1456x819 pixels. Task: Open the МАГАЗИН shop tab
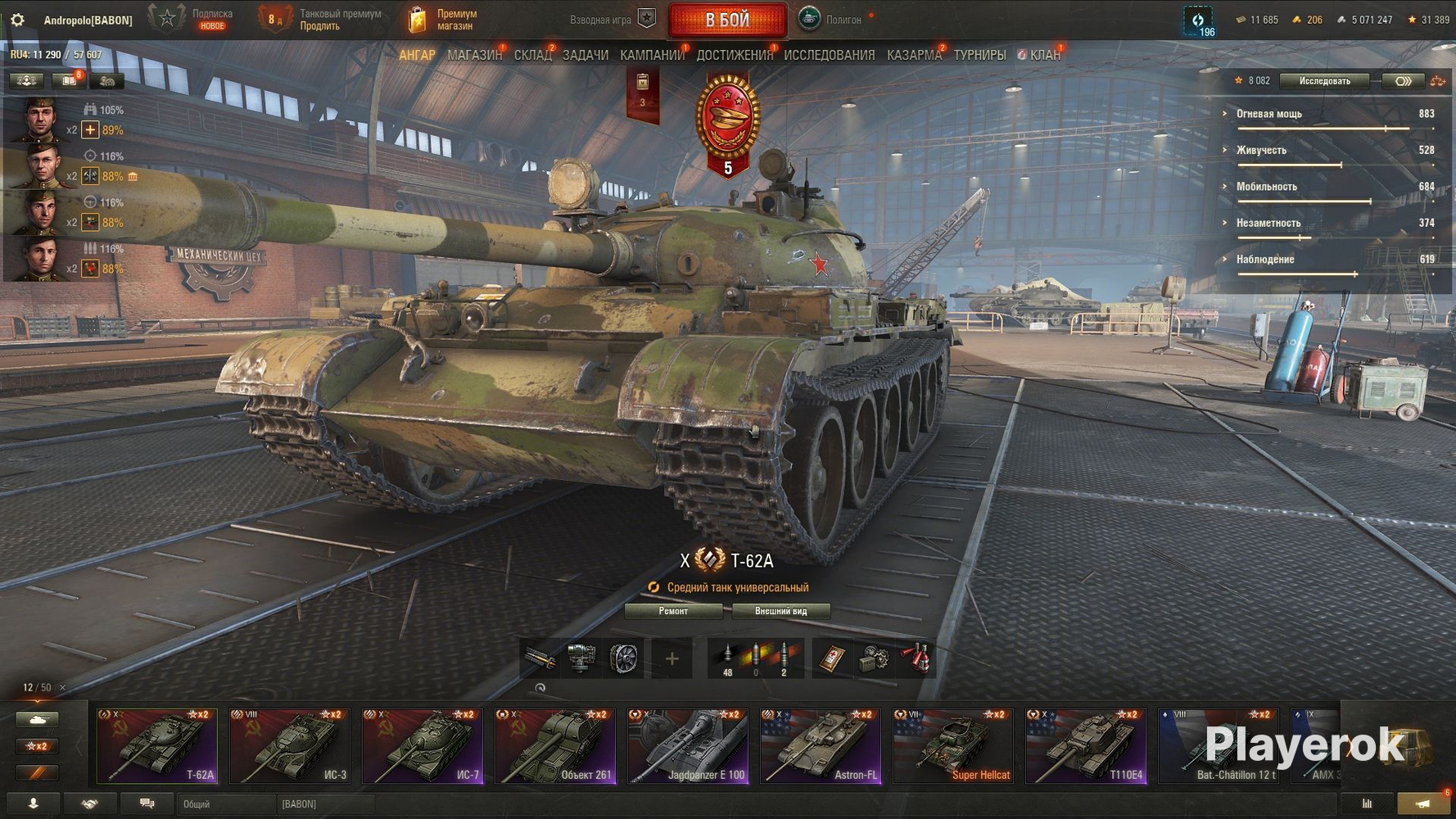pyautogui.click(x=474, y=55)
